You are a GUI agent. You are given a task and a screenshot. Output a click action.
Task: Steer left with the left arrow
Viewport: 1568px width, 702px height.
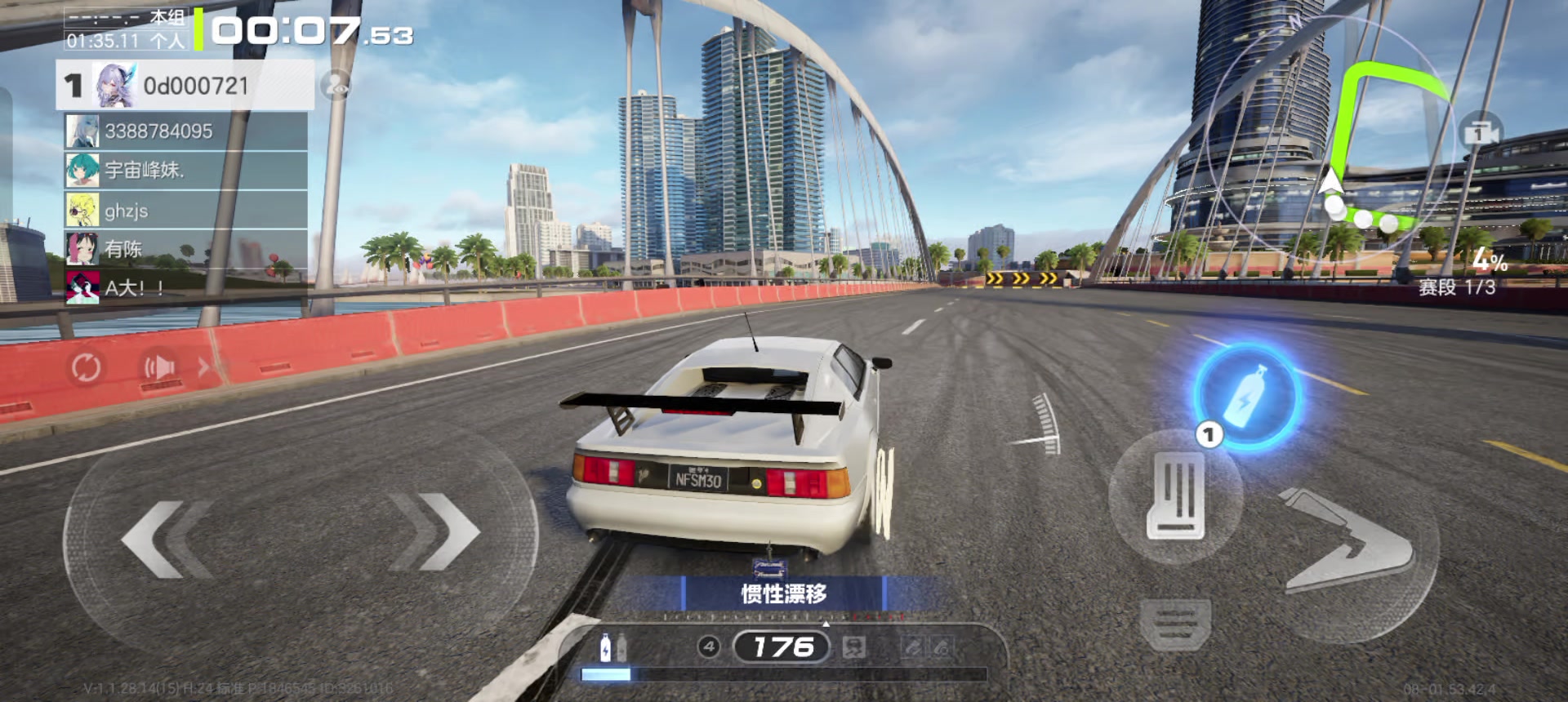click(x=167, y=539)
